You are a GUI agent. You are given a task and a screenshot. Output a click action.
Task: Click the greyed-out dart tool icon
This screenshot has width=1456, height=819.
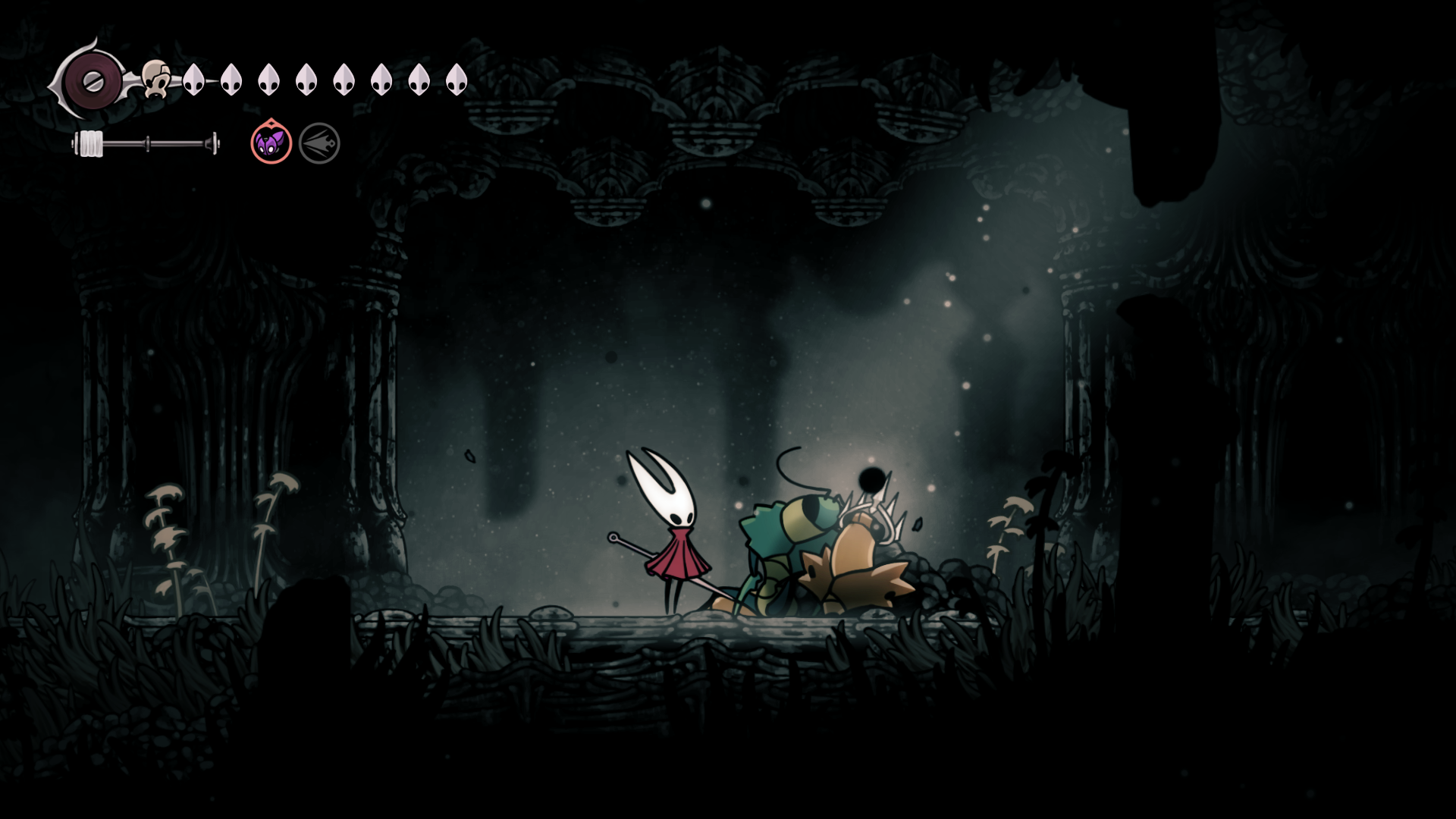click(x=319, y=143)
